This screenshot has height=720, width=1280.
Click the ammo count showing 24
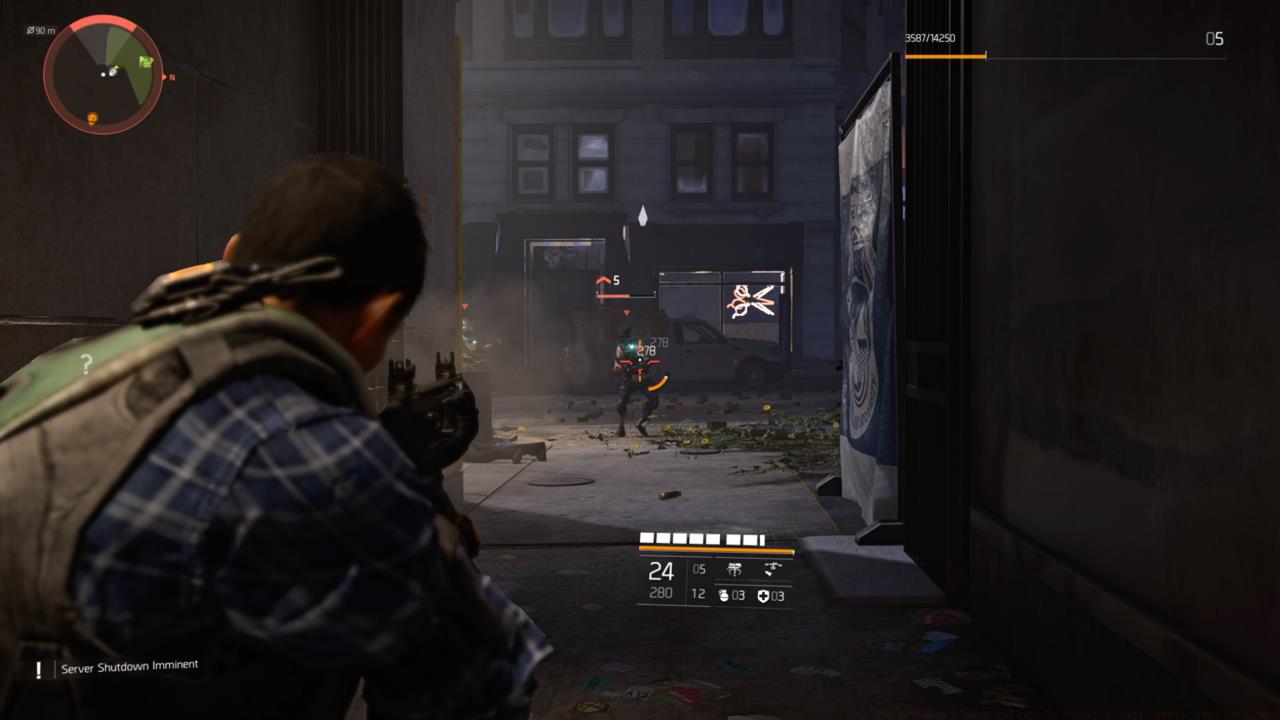[x=661, y=570]
